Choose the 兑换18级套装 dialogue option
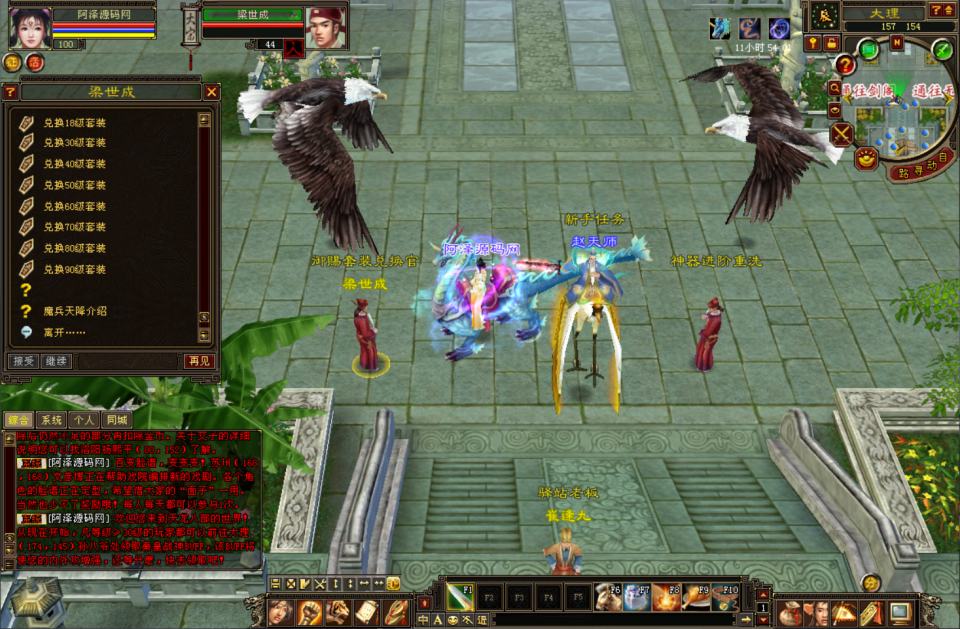This screenshot has width=960, height=629. tap(75, 122)
